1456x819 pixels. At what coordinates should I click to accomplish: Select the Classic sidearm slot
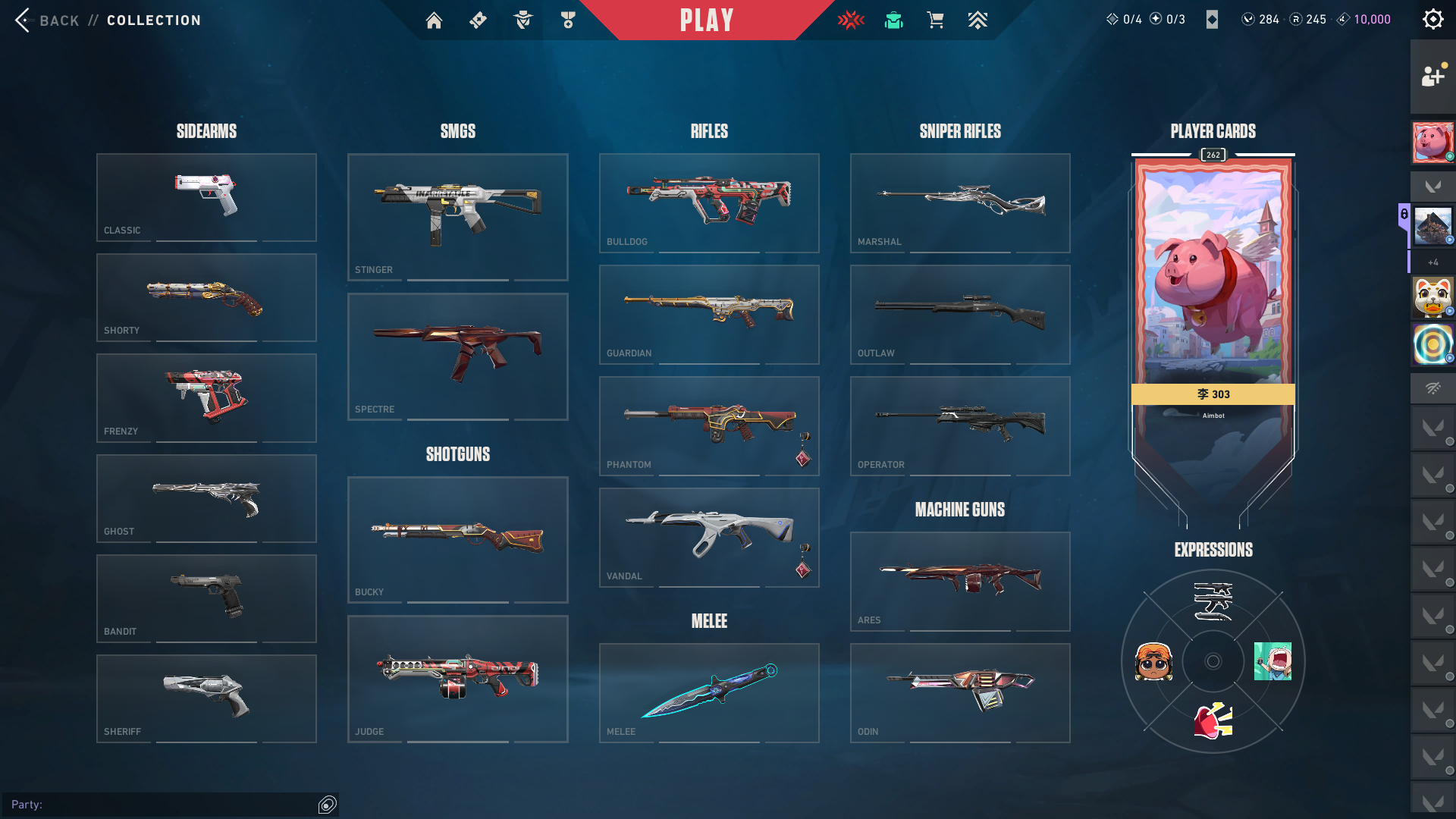pyautogui.click(x=206, y=197)
